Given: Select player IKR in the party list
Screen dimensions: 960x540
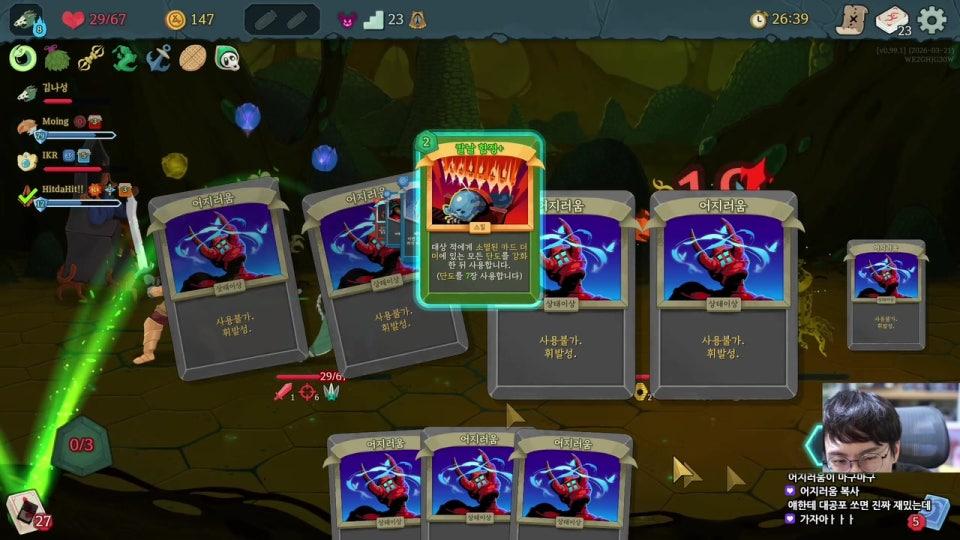Looking at the screenshot, I should pyautogui.click(x=49, y=156).
